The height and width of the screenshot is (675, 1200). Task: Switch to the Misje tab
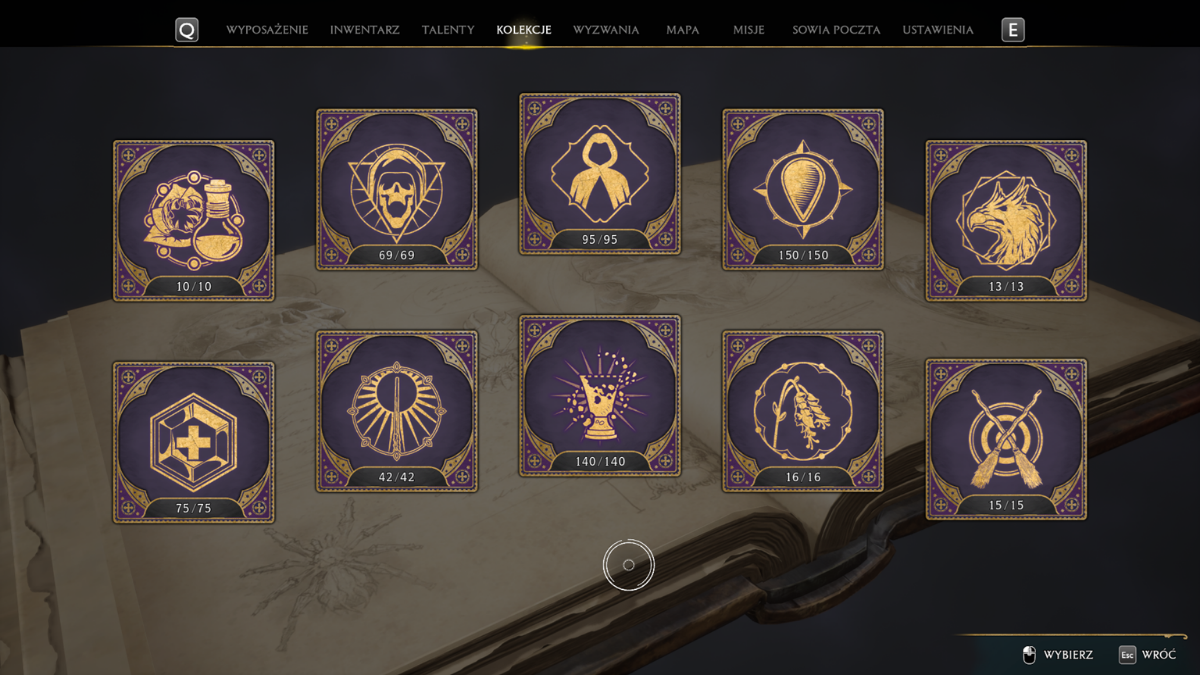(748, 30)
